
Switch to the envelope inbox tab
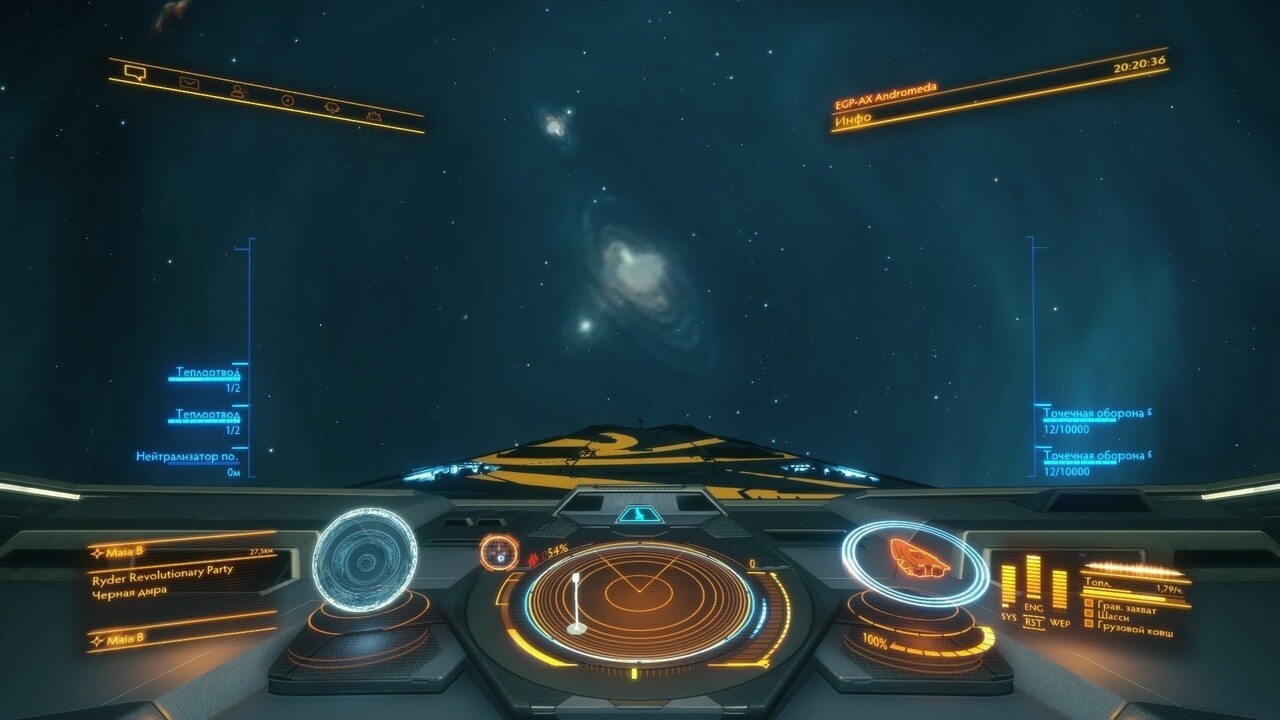coord(189,83)
